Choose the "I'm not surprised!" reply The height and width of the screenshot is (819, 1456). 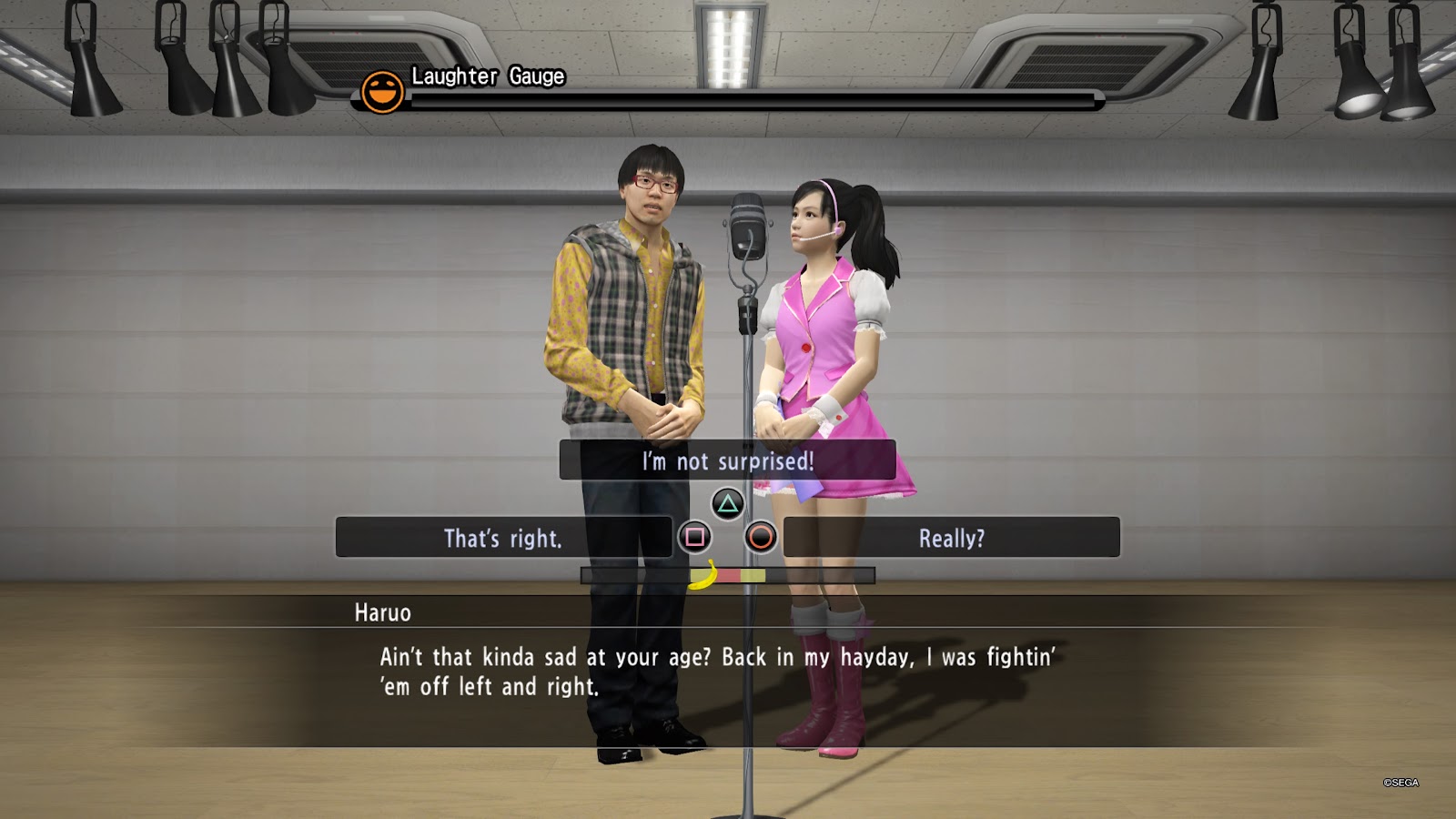(x=727, y=460)
